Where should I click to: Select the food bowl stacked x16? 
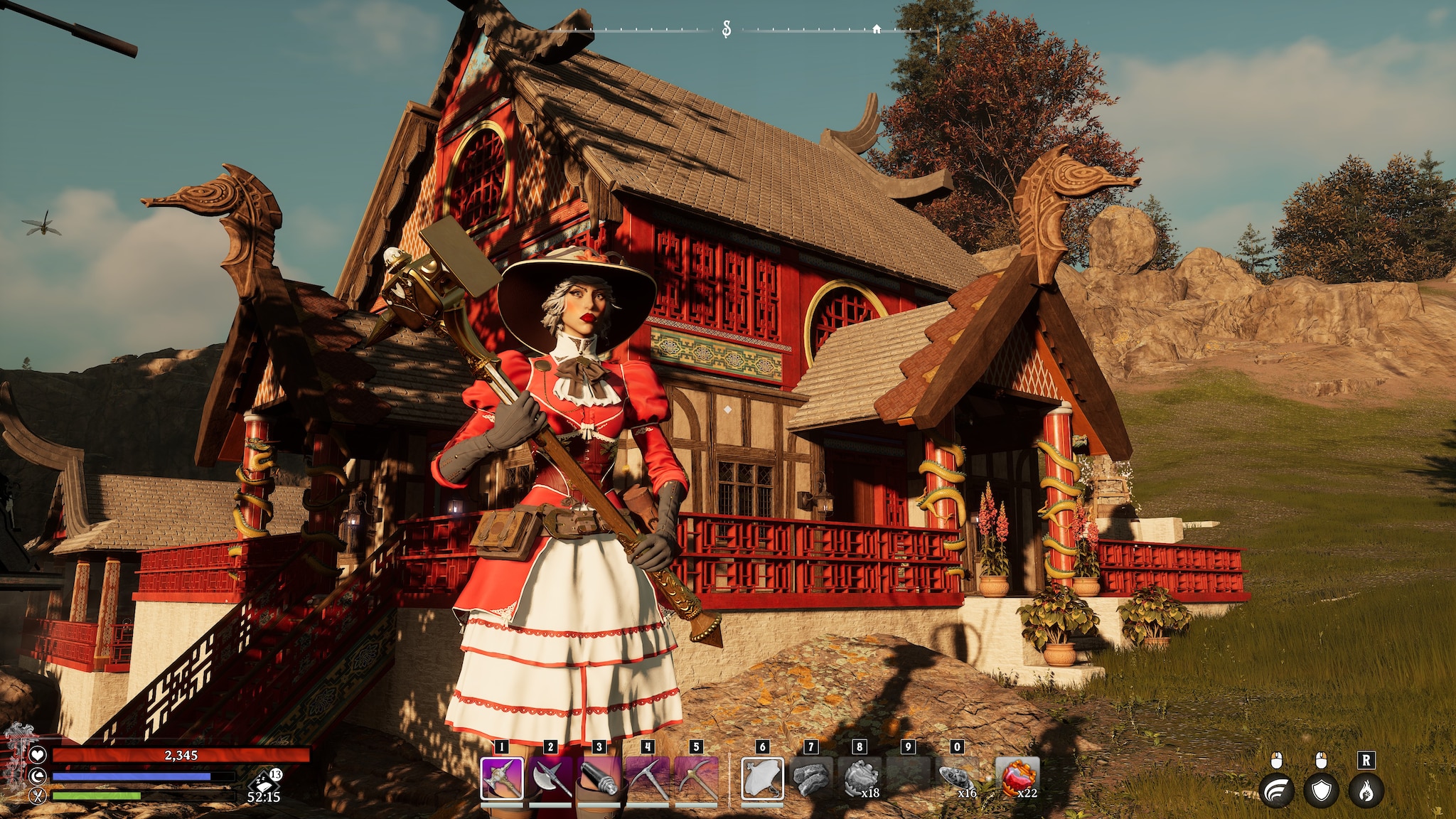957,778
